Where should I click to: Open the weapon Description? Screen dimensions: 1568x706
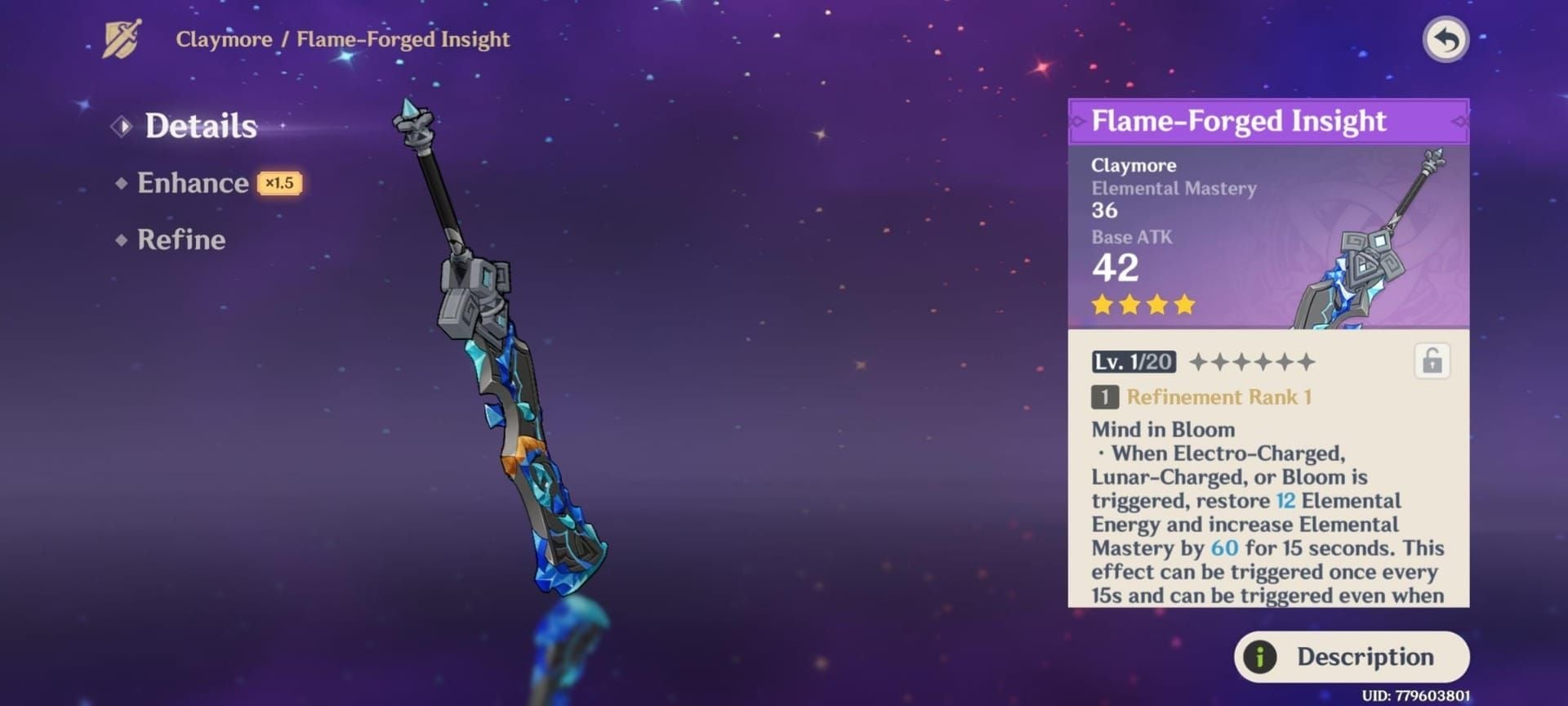point(1352,655)
